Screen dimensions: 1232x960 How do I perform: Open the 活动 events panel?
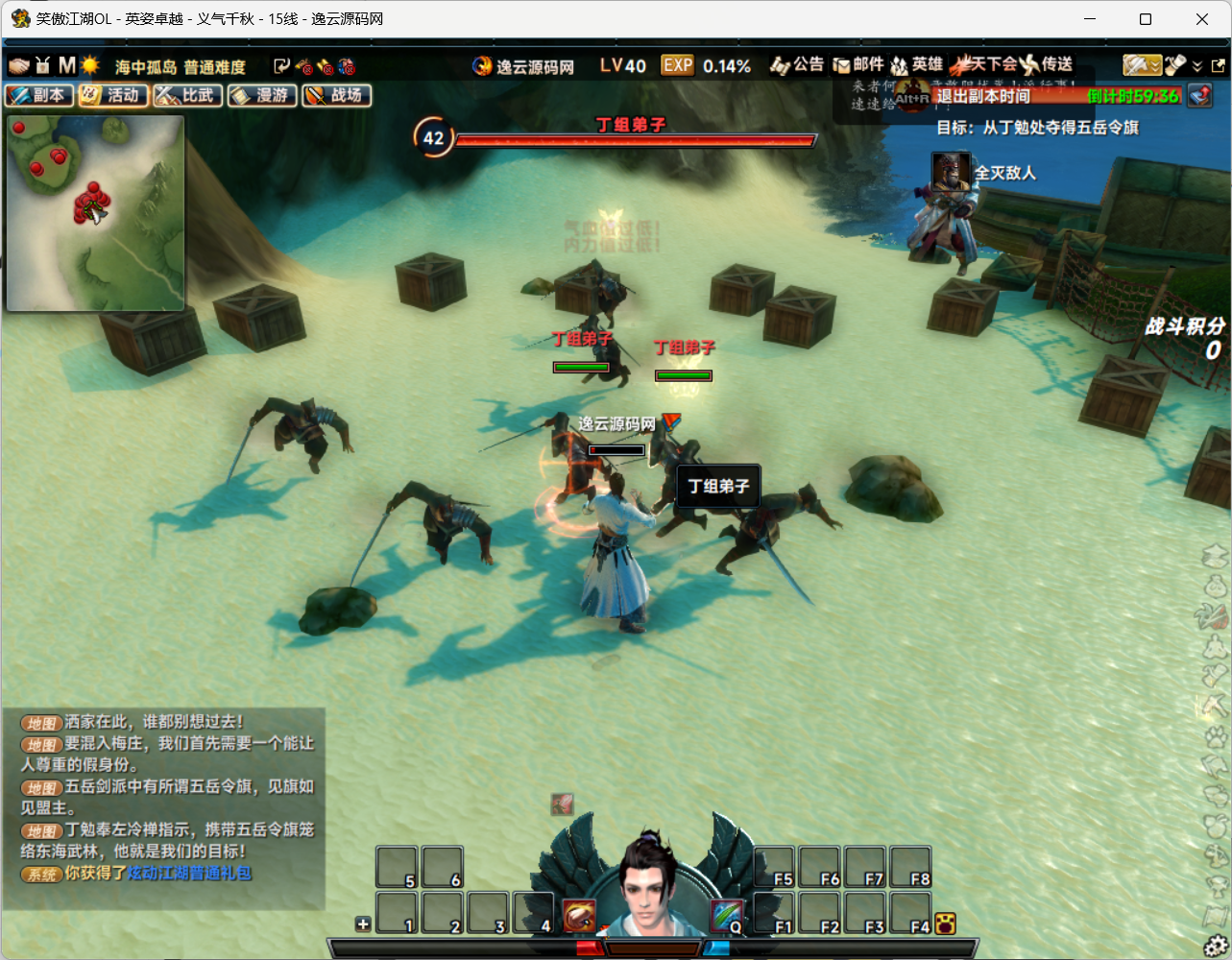(113, 95)
